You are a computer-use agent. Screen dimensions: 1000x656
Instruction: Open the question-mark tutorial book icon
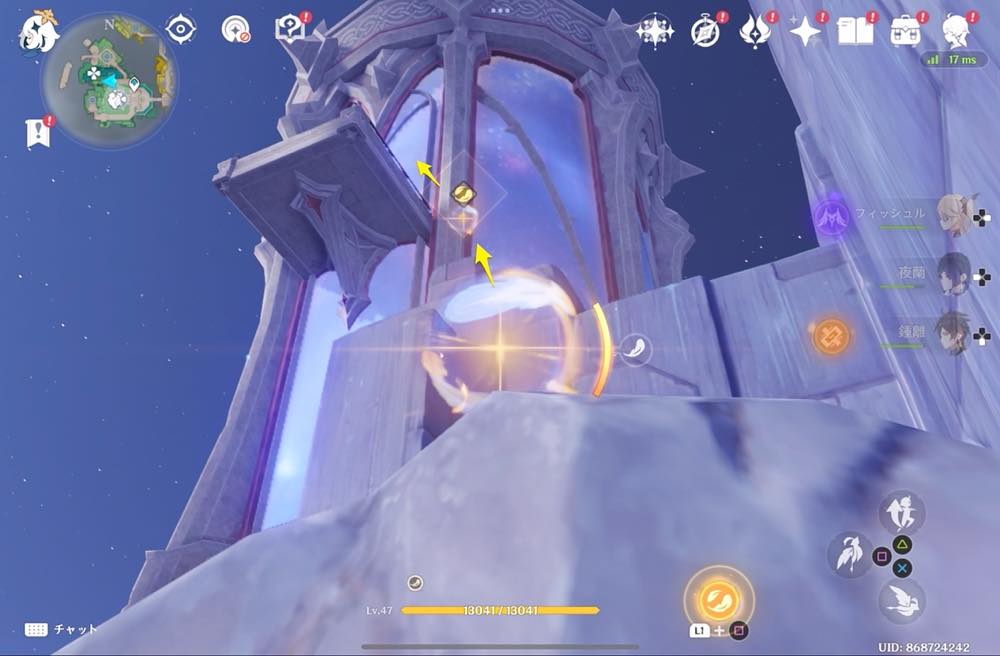click(x=291, y=30)
